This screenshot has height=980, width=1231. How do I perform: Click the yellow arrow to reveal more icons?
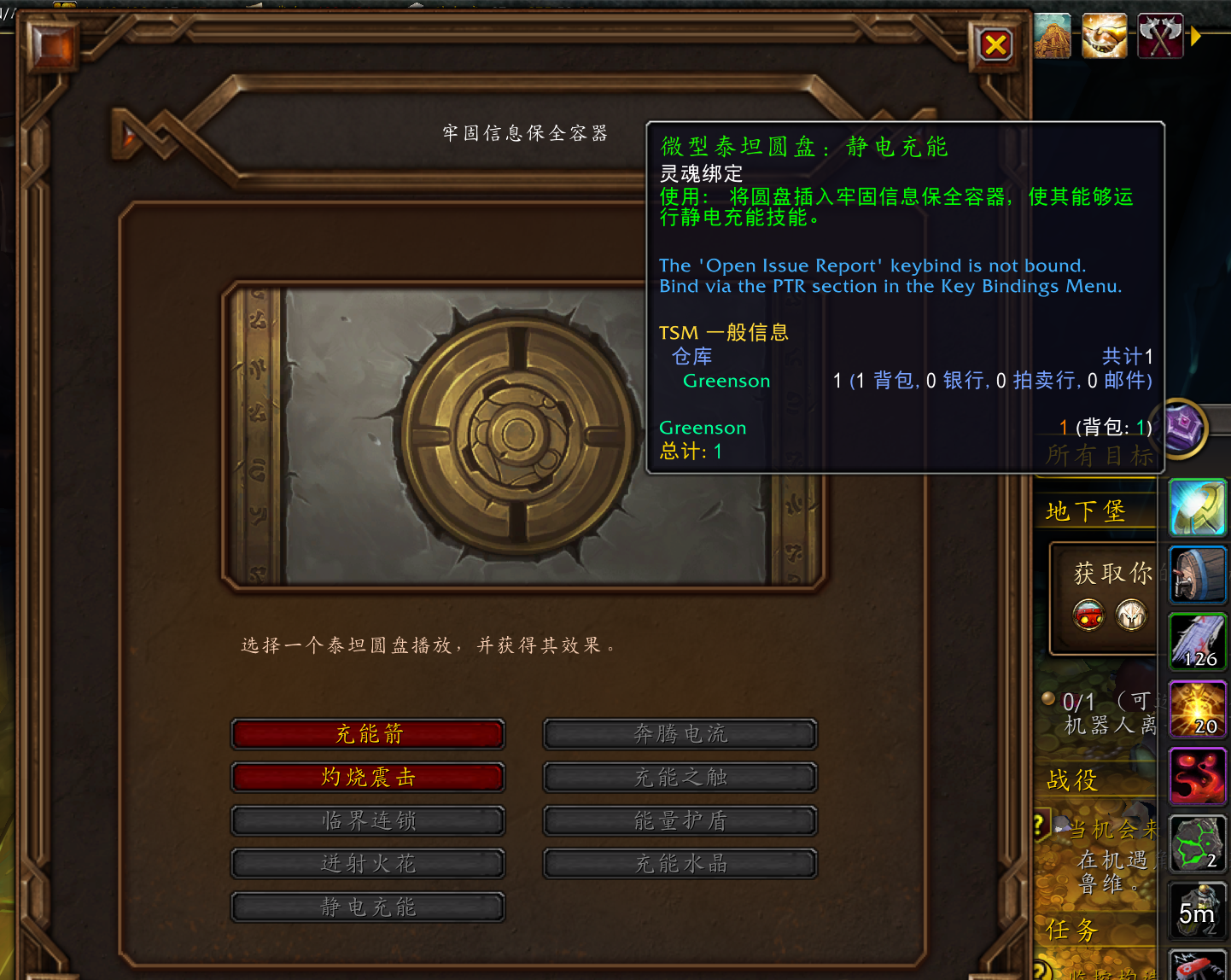click(x=1194, y=36)
